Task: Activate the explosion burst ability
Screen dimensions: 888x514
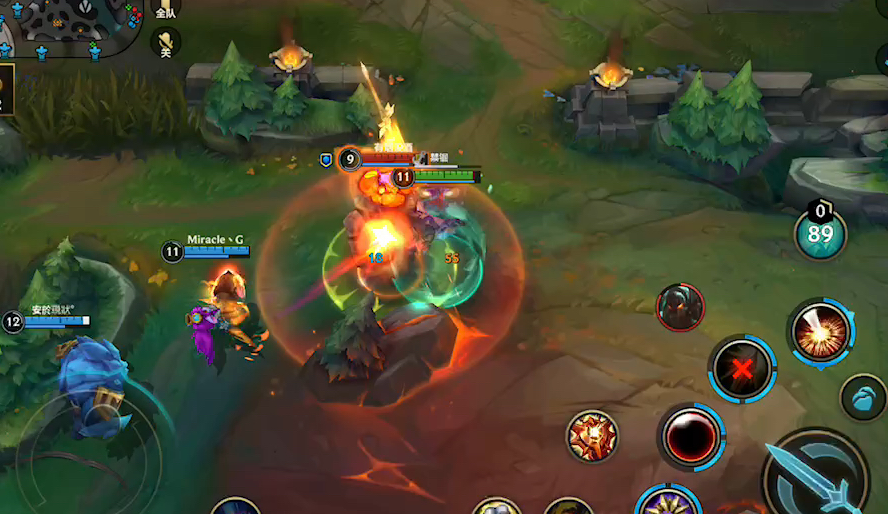Action: pyautogui.click(x=820, y=334)
